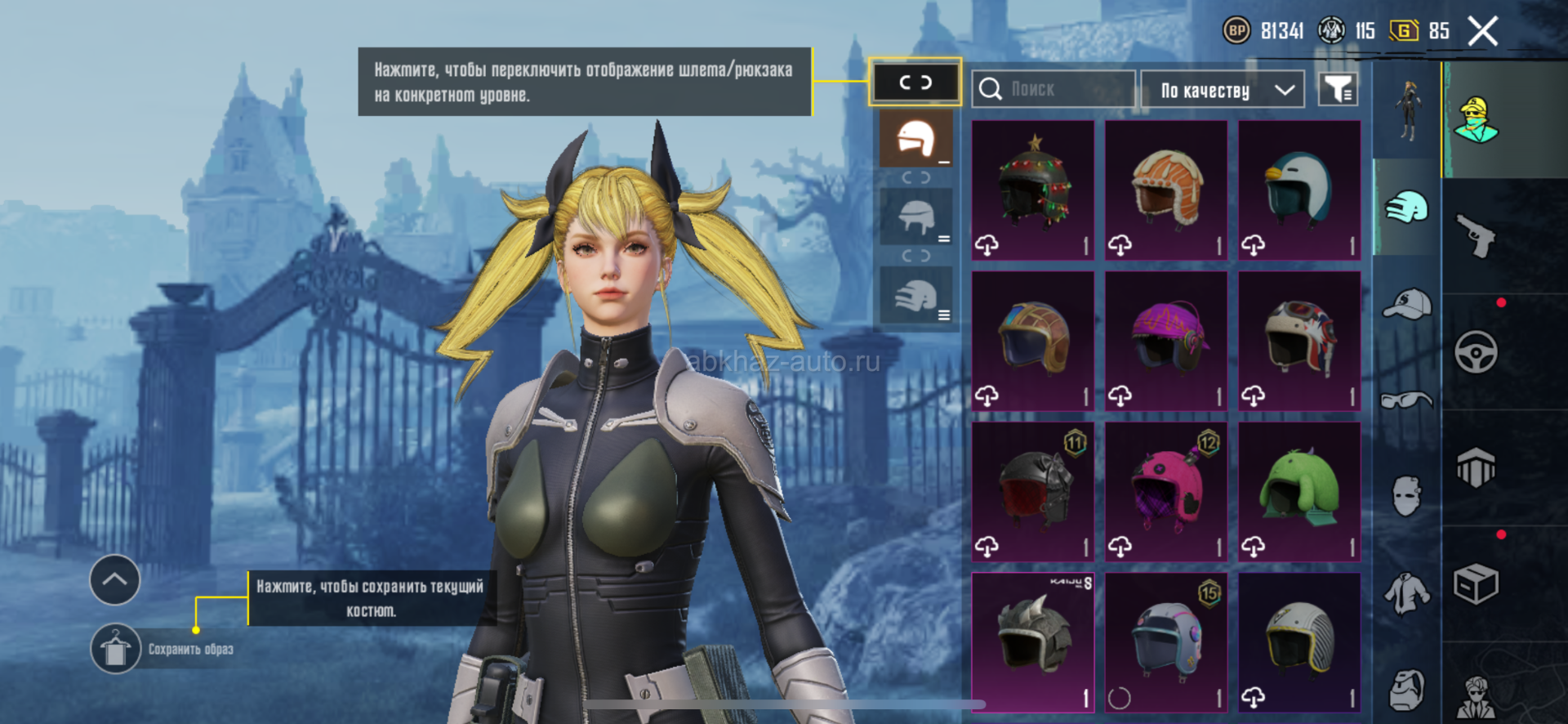Image resolution: width=1568 pixels, height=724 pixels.
Task: Select the spiked Kaiju helmet
Action: point(1033,641)
